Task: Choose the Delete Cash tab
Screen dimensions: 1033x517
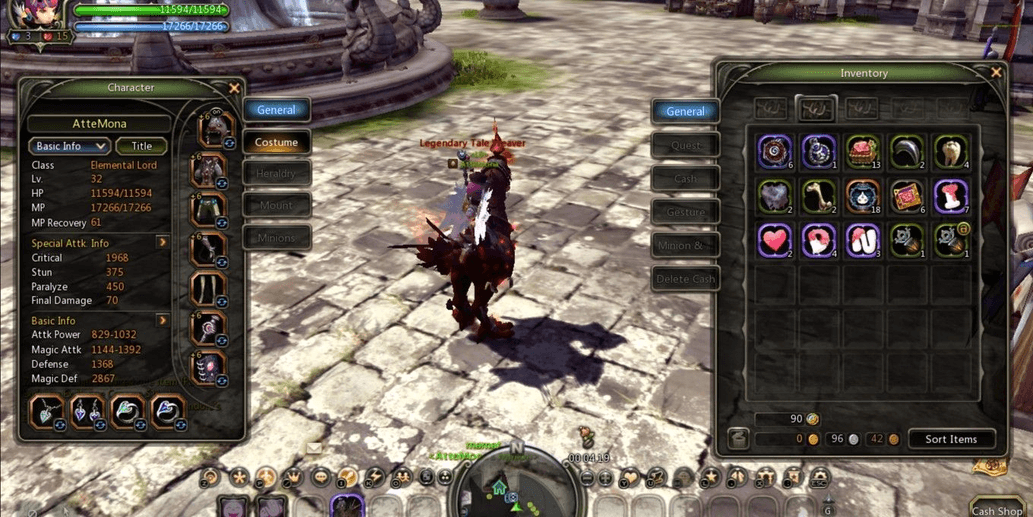Action: coord(685,279)
